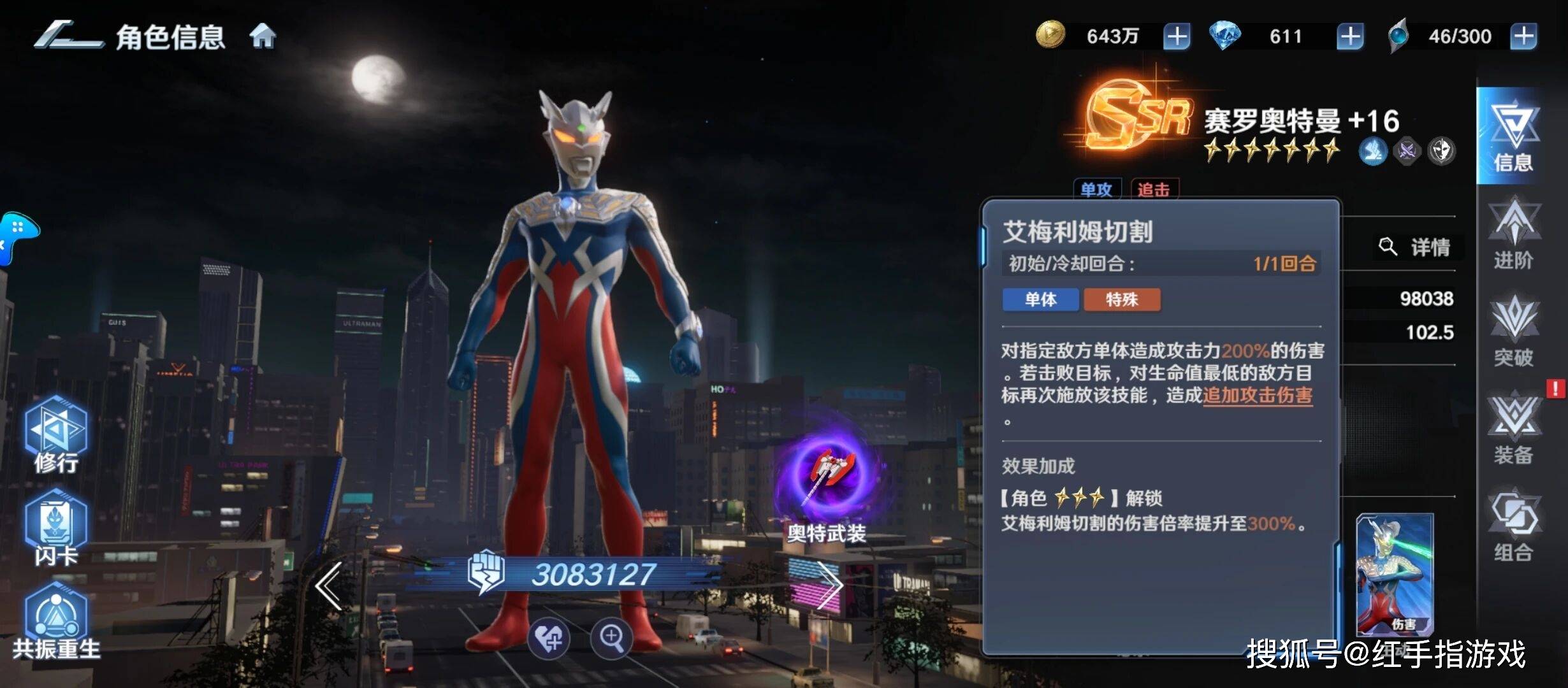
Task: Open 详情 attribute details
Action: coord(1416,247)
